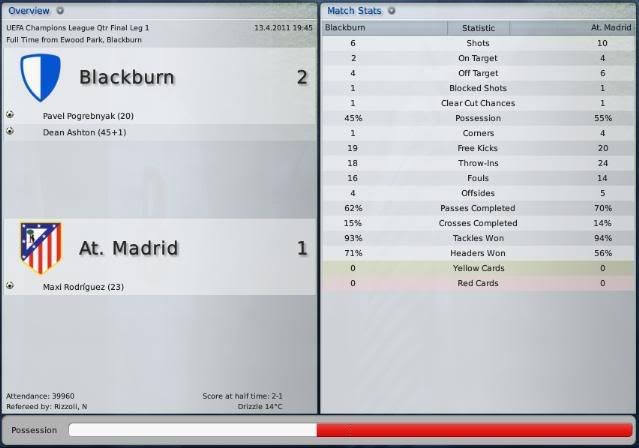View goalscorer Pavel Pogrebnyak

click(x=89, y=116)
